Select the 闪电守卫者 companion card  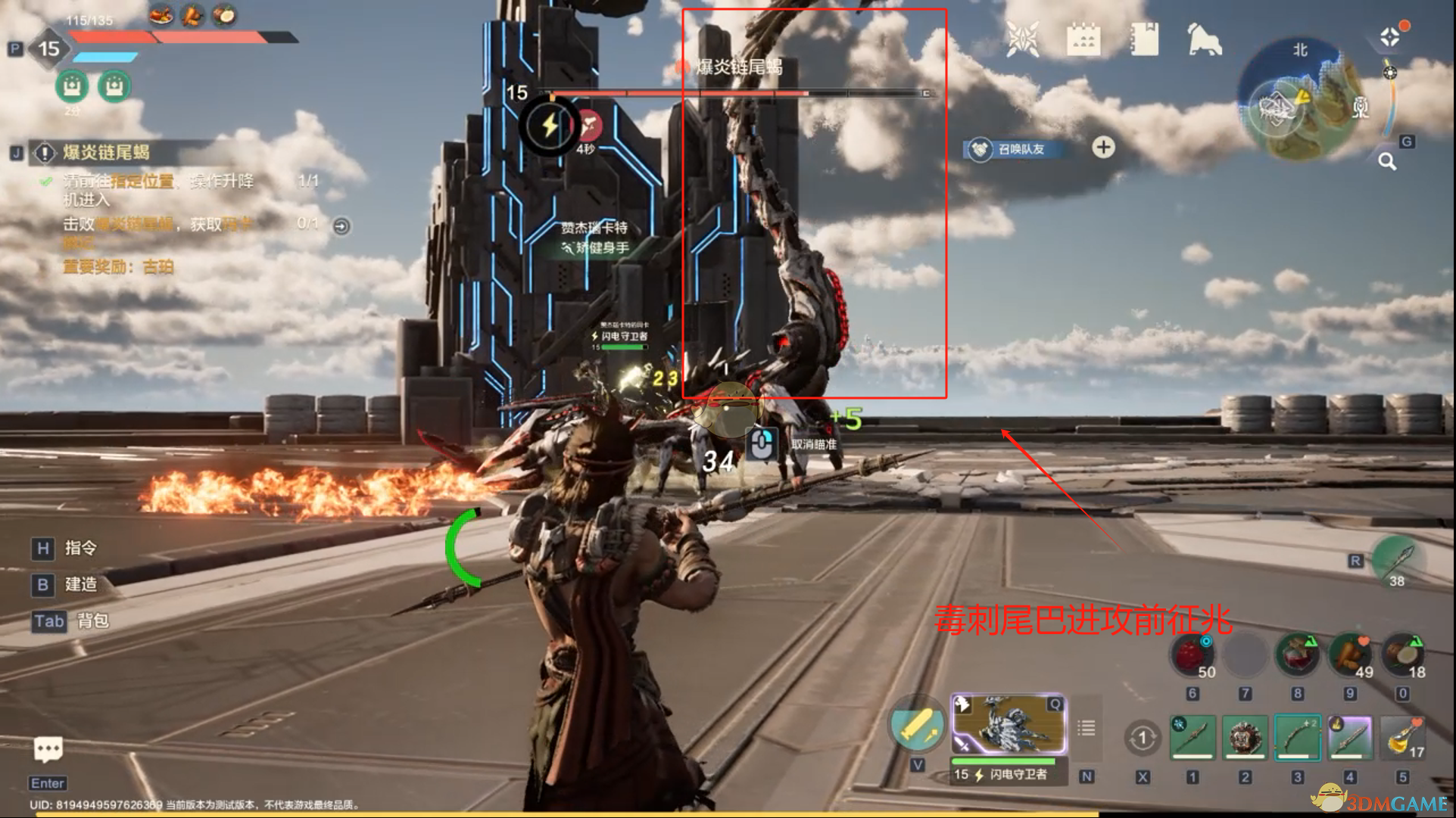[1009, 725]
